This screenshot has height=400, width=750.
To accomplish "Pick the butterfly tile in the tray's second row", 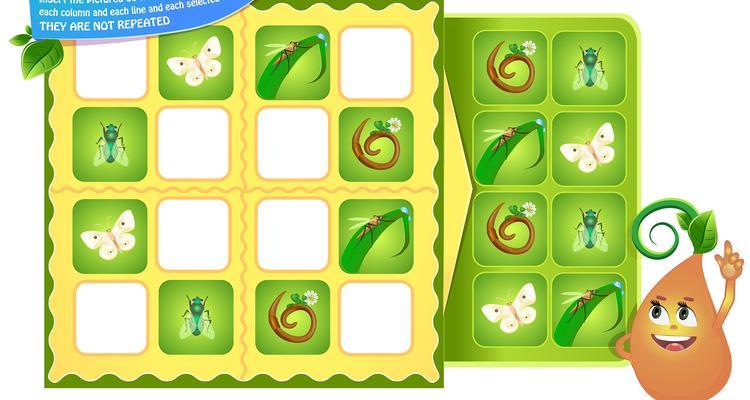I will click(x=588, y=148).
